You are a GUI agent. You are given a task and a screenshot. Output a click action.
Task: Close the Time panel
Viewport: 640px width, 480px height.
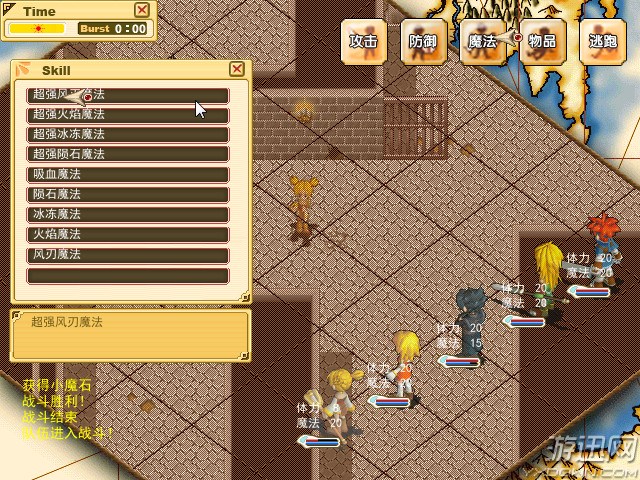pyautogui.click(x=142, y=10)
